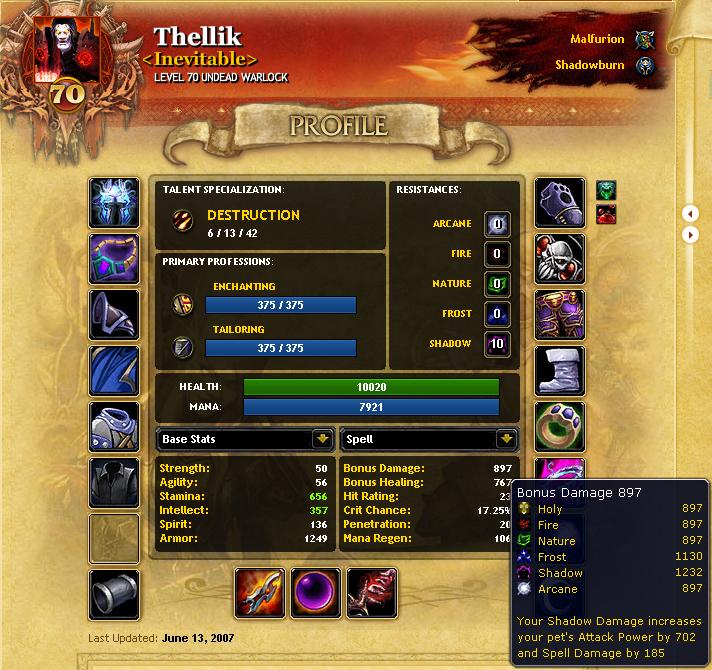Image resolution: width=712 pixels, height=670 pixels.
Task: Select the flaming blade main-hand weapon
Action: click(x=260, y=593)
